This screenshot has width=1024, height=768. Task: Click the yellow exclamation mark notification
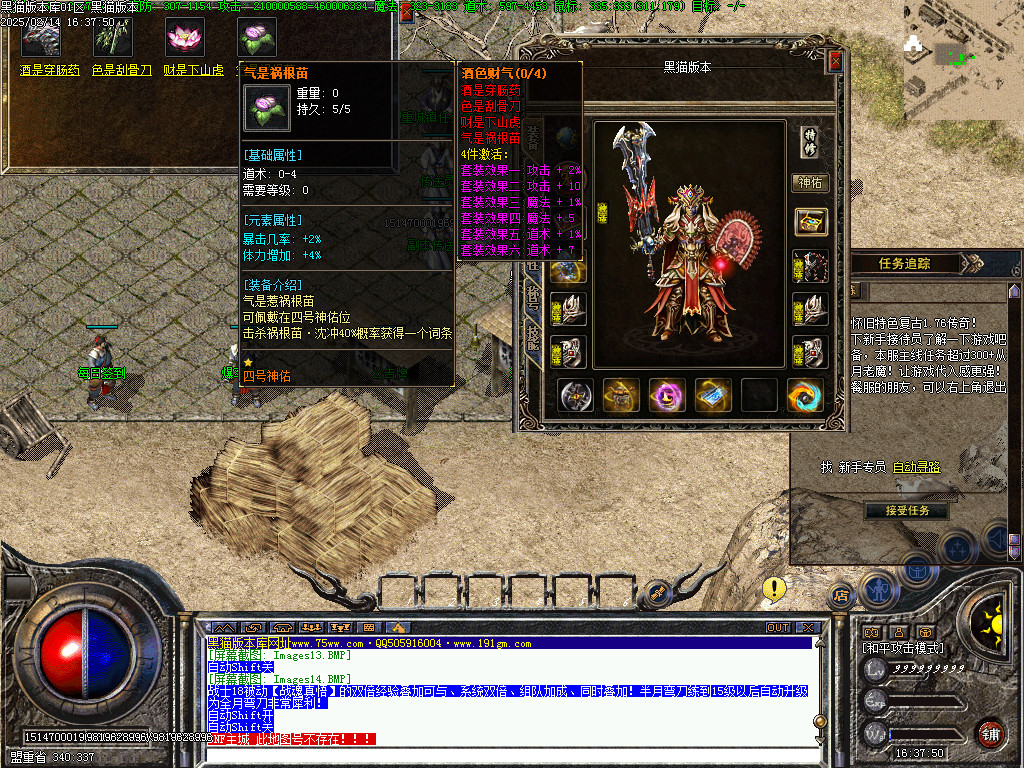pos(773,588)
